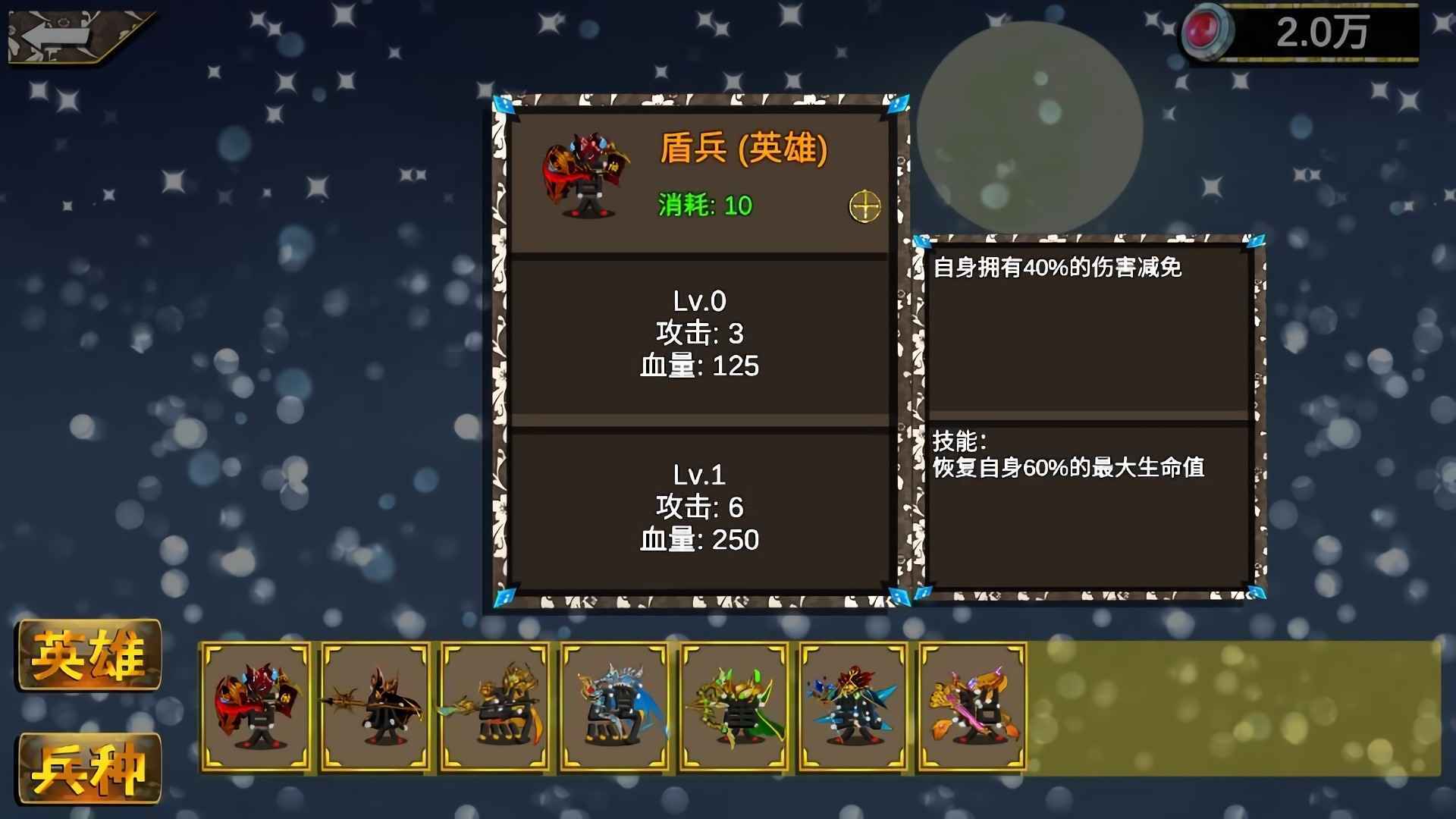The width and height of the screenshot is (1456, 819).
Task: Click the gold plus upgrade icon beside 消耗
Action: pos(867,205)
